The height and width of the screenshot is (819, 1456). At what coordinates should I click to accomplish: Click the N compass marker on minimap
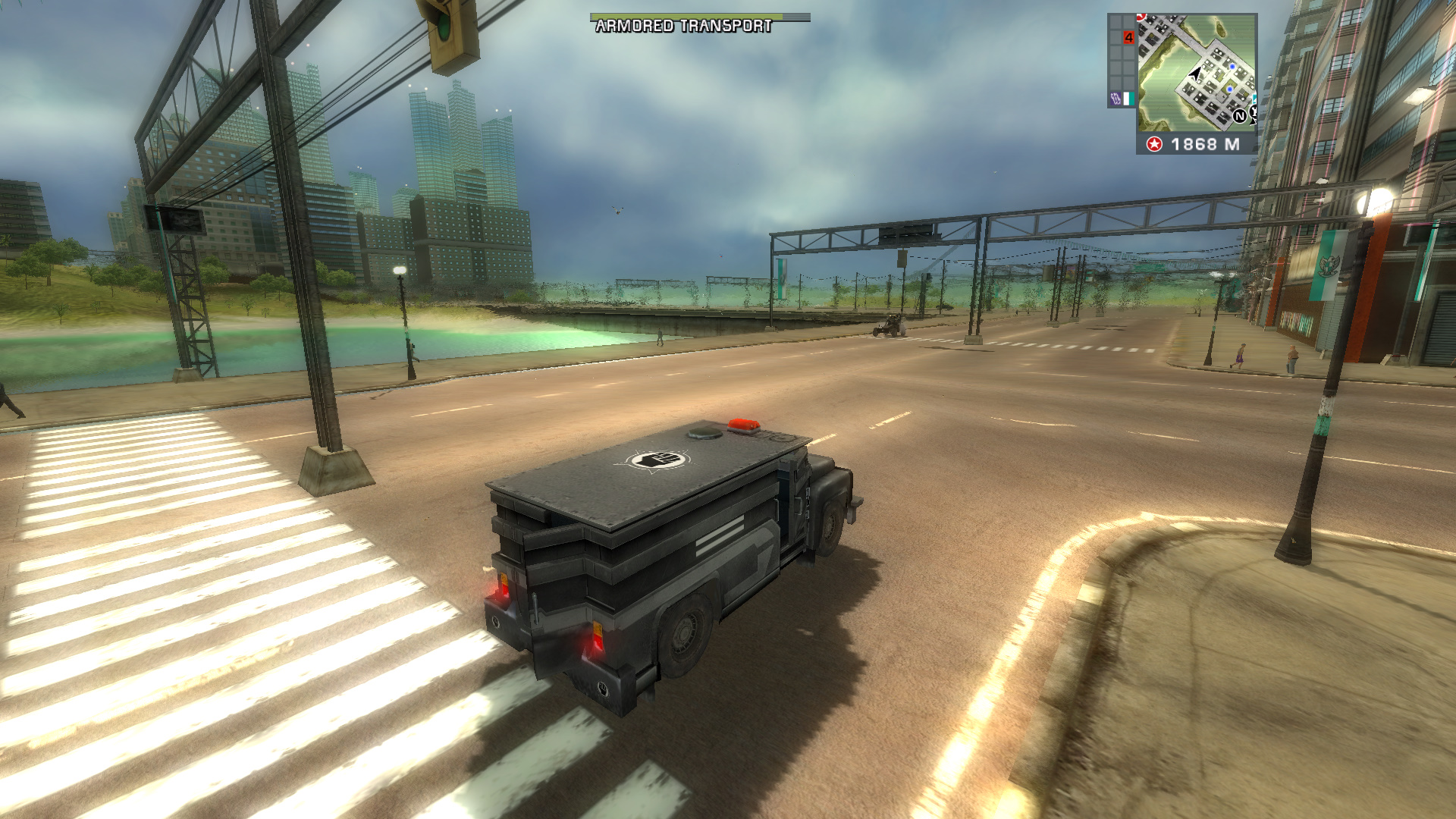pyautogui.click(x=1240, y=116)
